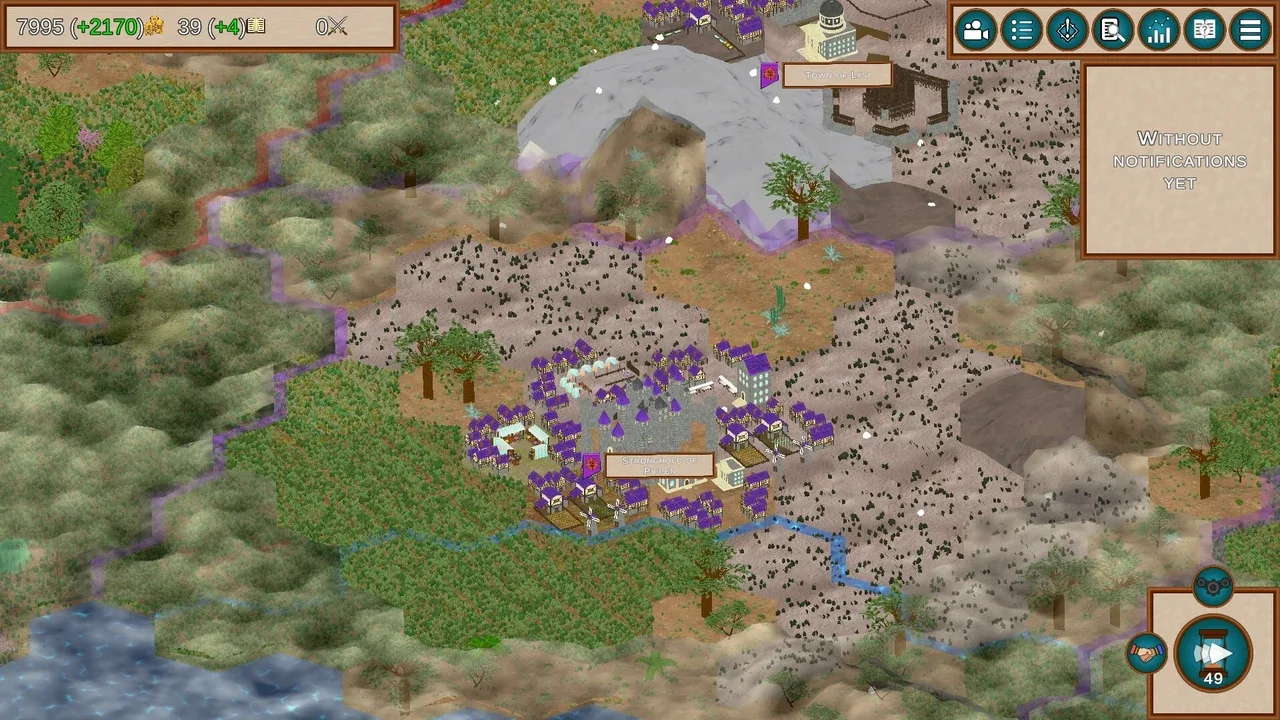The width and height of the screenshot is (1280, 720).
Task: Select the Stronghold of Pepen name label
Action: coord(659,465)
